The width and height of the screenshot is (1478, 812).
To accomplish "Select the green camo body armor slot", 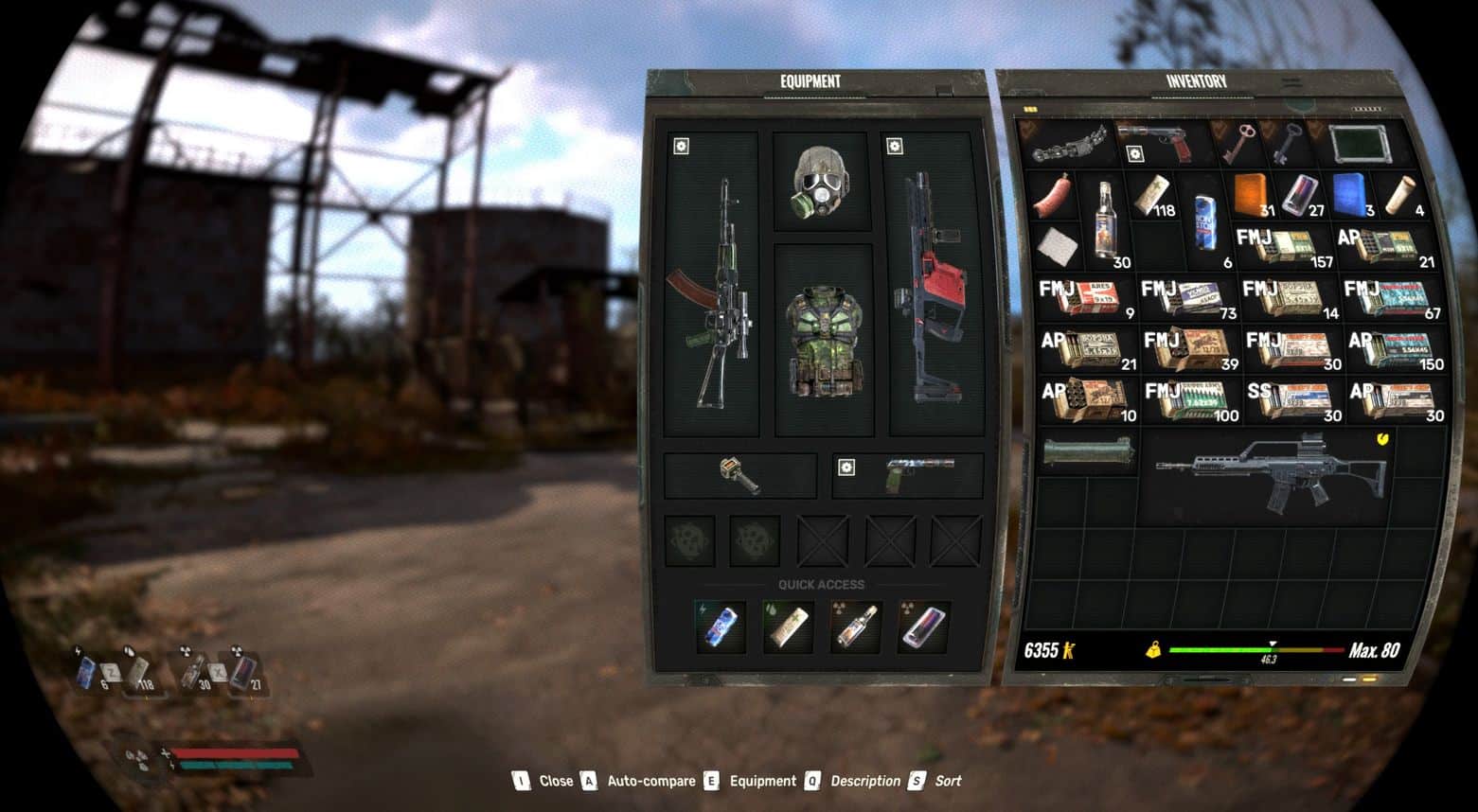I will 824,339.
